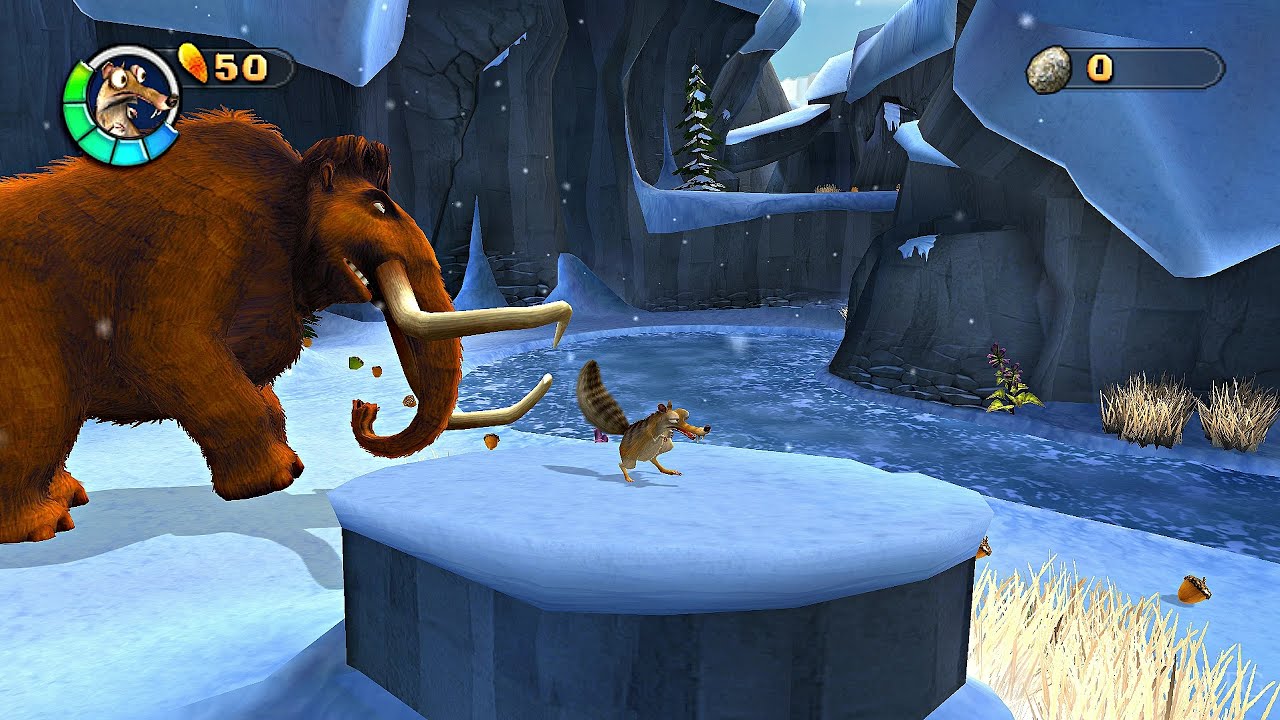Click the pinecone floating near the mammoth trunk
This screenshot has height=720, width=1280.
point(409,400)
